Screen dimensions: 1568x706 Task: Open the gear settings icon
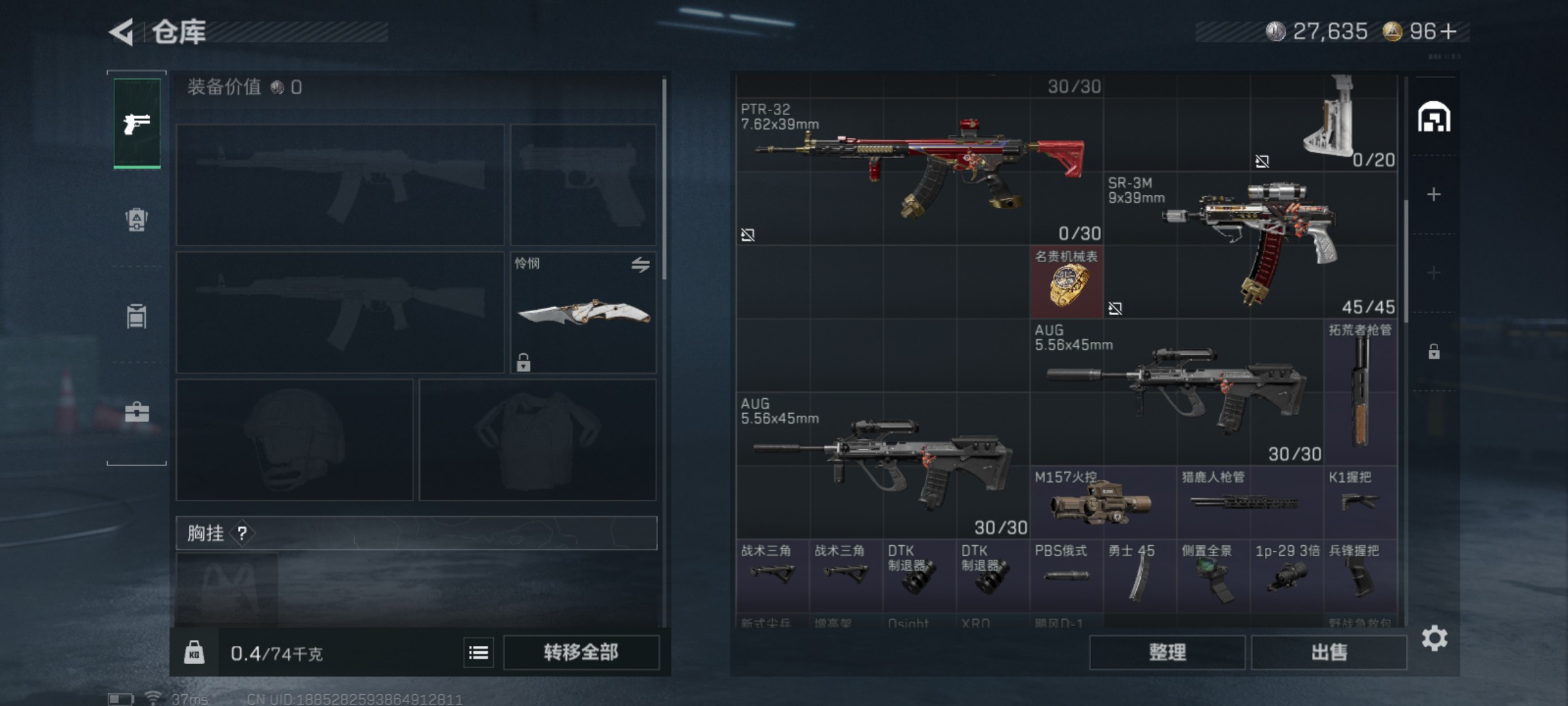pos(1434,638)
